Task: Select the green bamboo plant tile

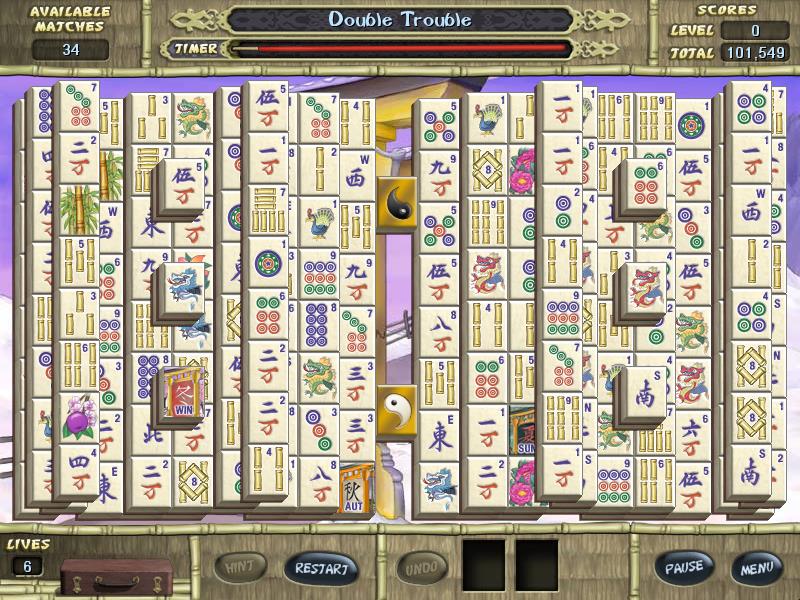Action: [x=77, y=209]
